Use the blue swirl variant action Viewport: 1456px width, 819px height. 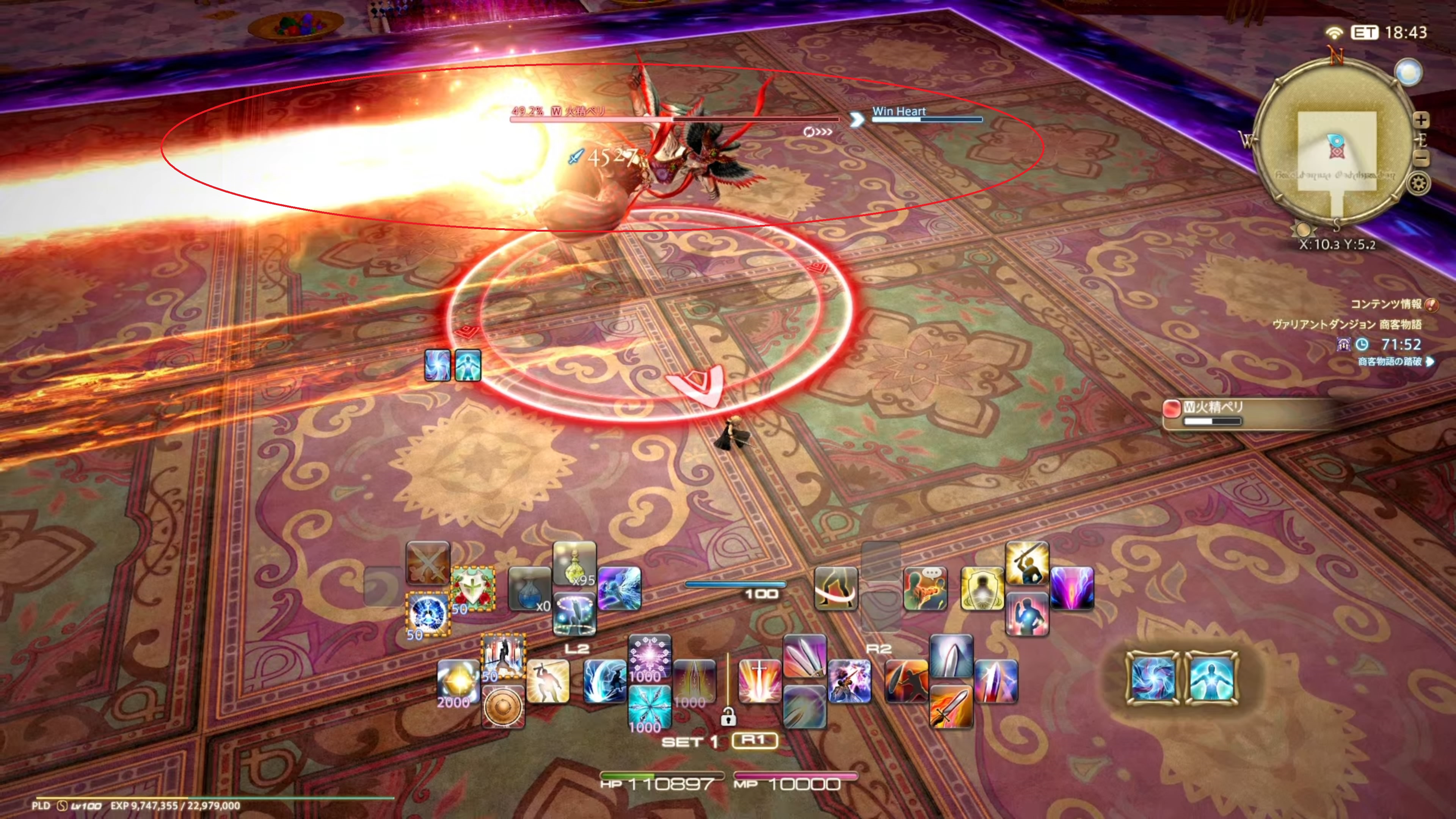point(1153,678)
